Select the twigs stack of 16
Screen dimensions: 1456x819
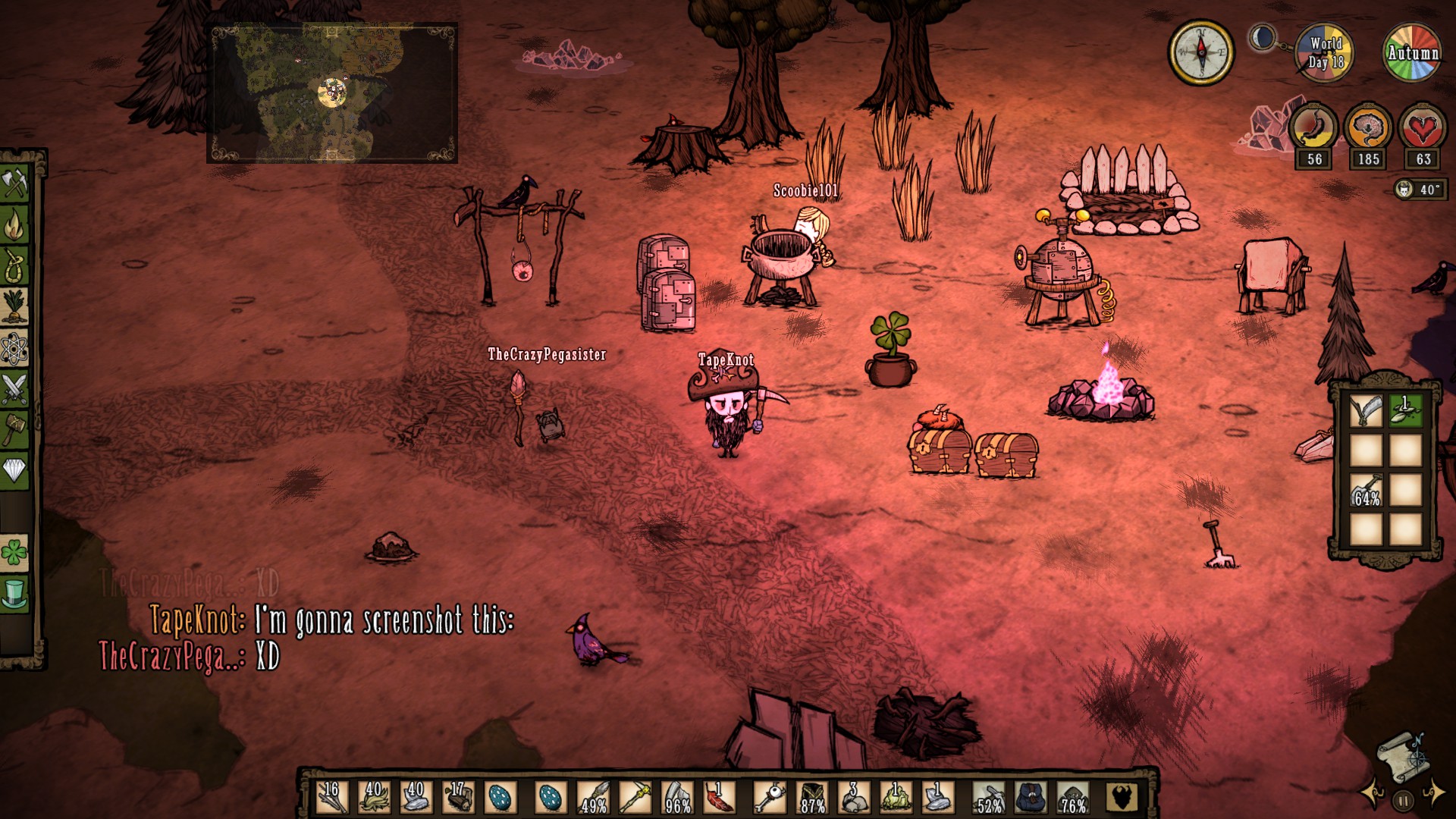coord(332,798)
